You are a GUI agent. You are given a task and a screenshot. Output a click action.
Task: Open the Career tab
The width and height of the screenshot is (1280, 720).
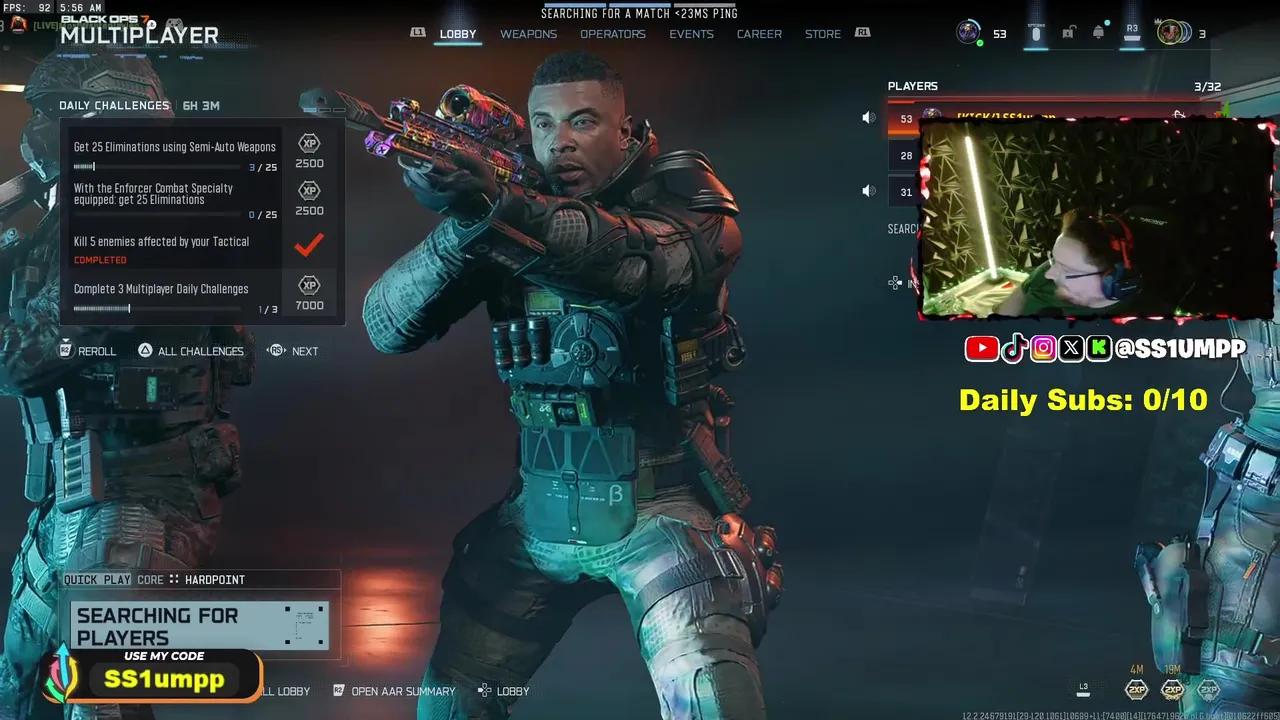(759, 34)
